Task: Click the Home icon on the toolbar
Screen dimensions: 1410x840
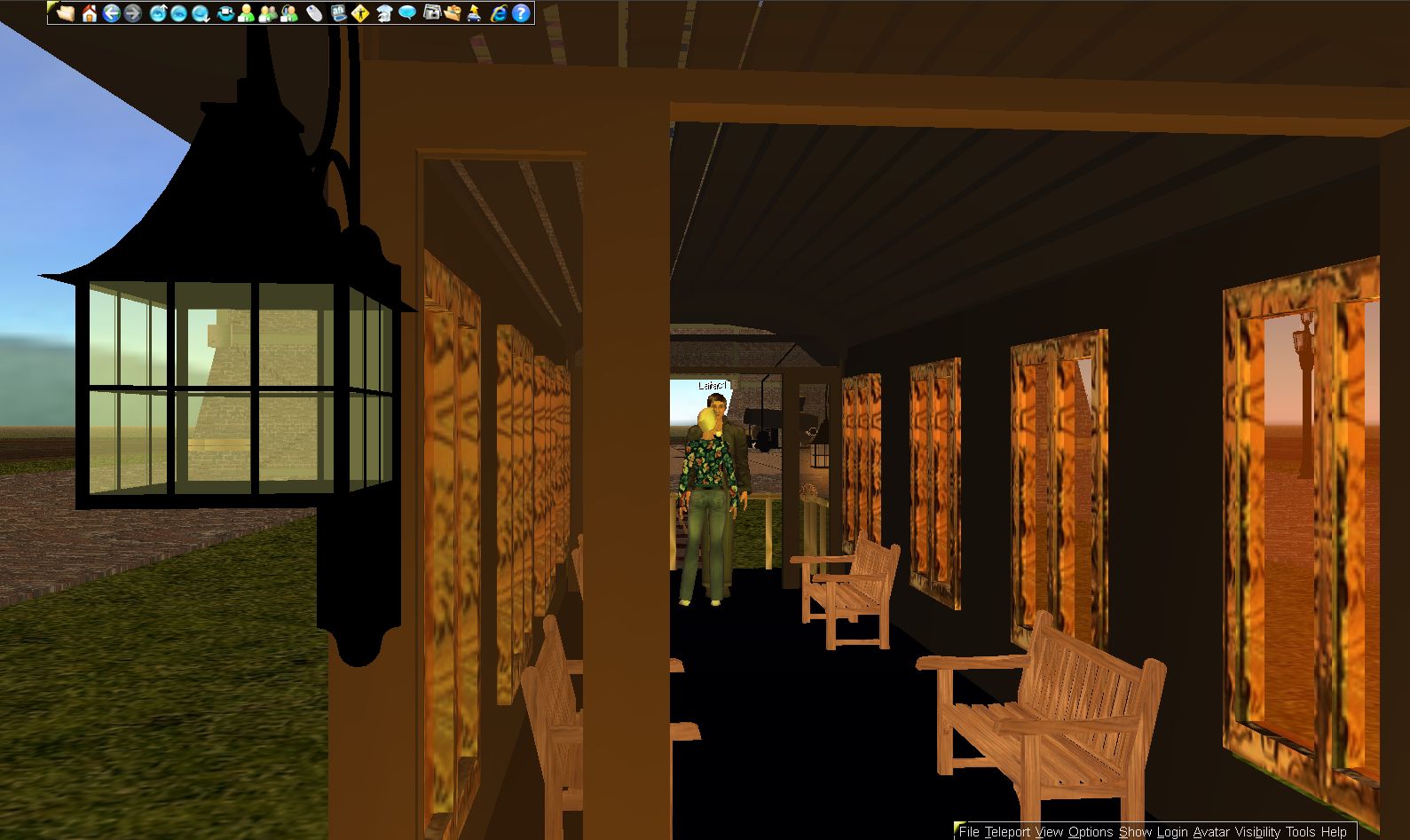Action: pyautogui.click(x=90, y=13)
